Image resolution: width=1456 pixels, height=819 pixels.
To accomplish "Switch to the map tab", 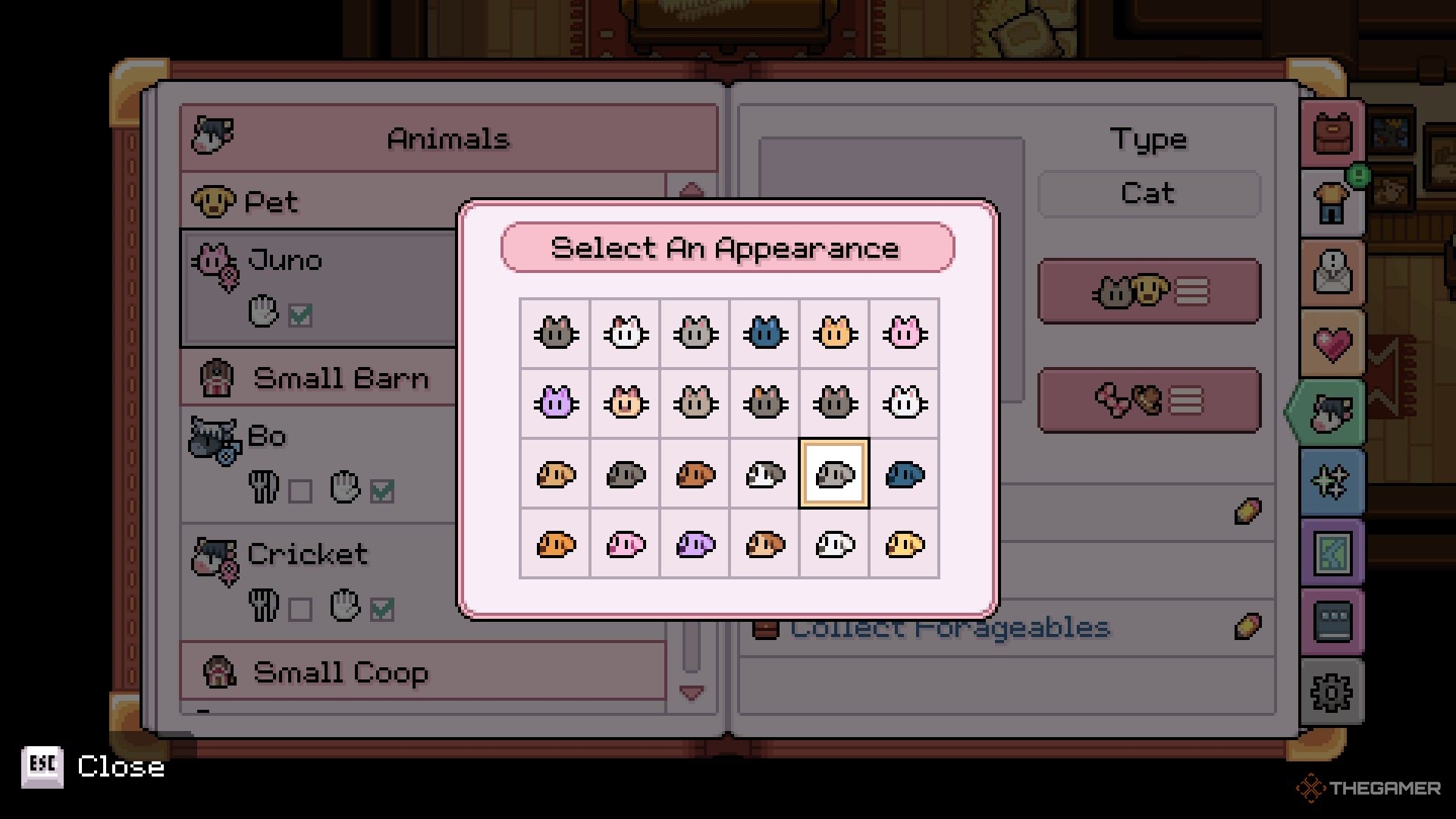I will [1332, 552].
